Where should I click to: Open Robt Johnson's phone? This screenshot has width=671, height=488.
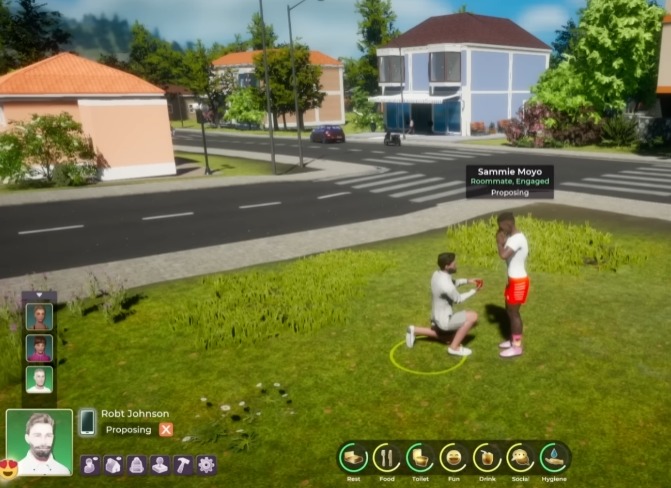pos(88,422)
